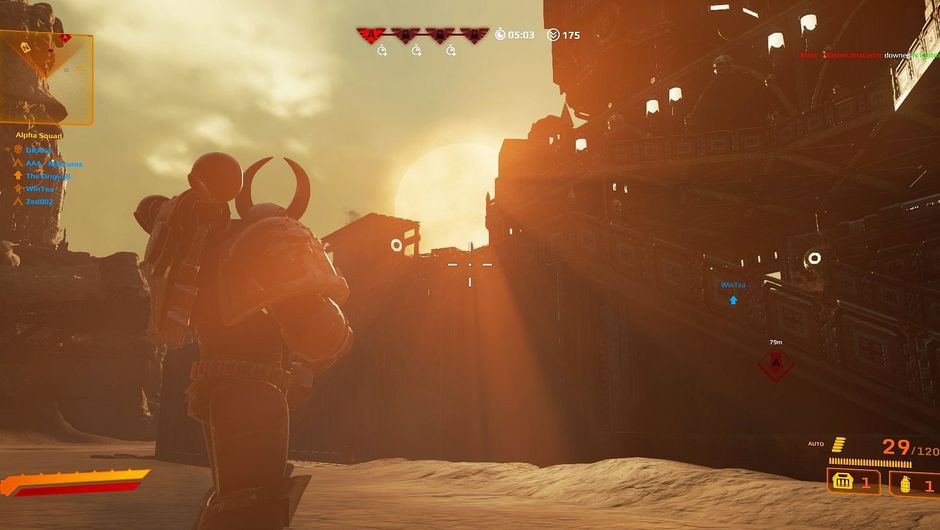The image size is (940, 530).
Task: Click the 79m objective A waypoint marker
Action: pyautogui.click(x=775, y=364)
